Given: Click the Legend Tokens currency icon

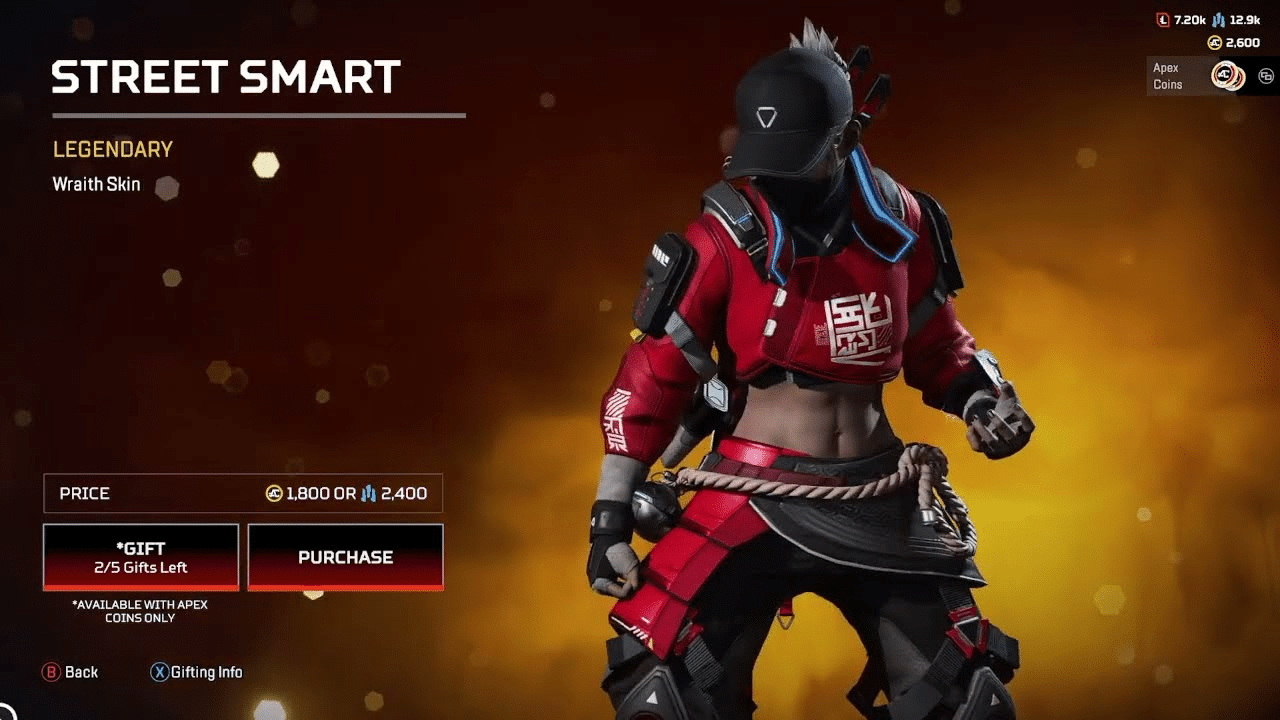Looking at the screenshot, I should click(x=1163, y=19).
